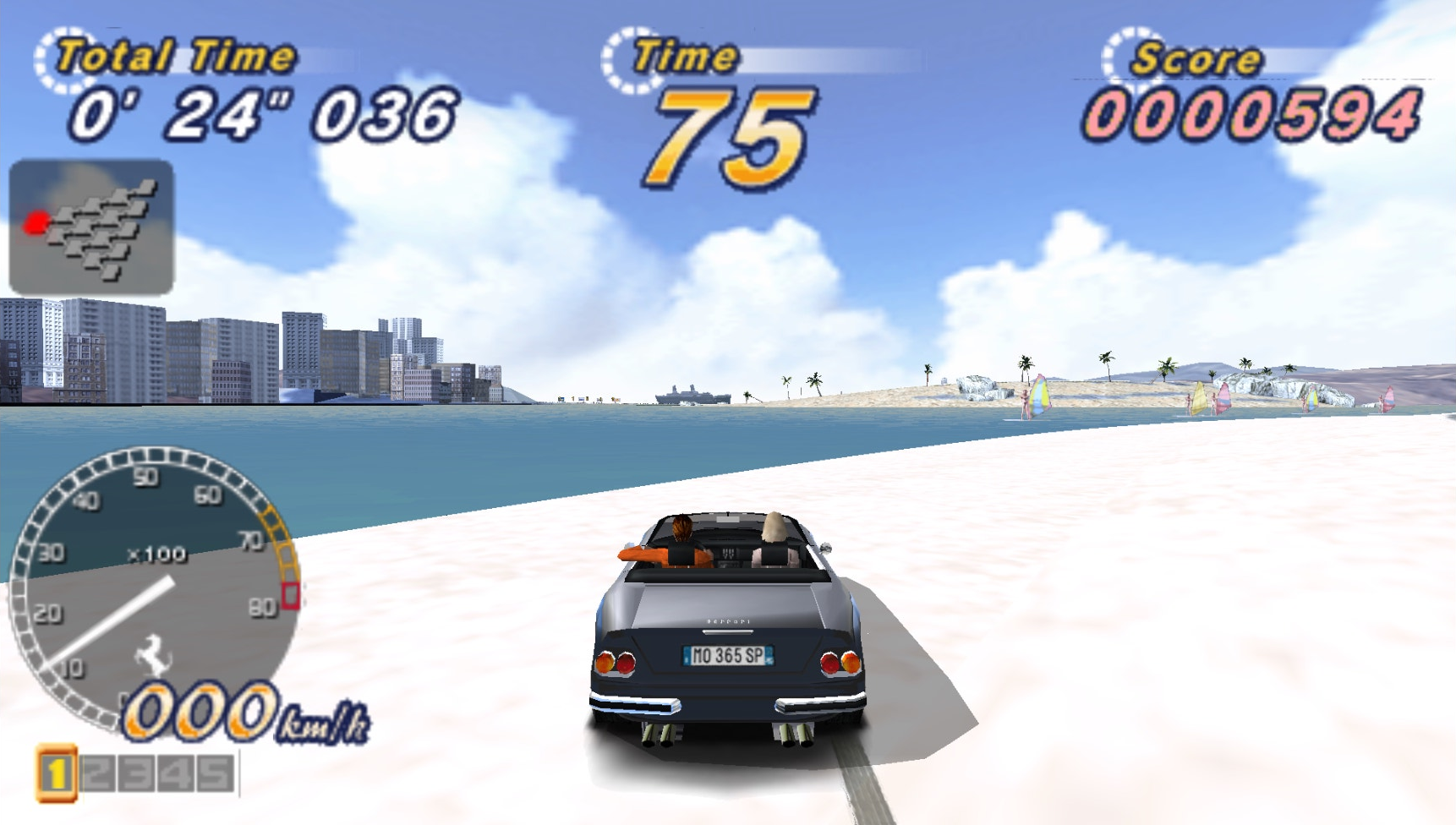Click the red redline marker on the speedometer gauge
This screenshot has height=825, width=1456.
pyautogui.click(x=288, y=595)
